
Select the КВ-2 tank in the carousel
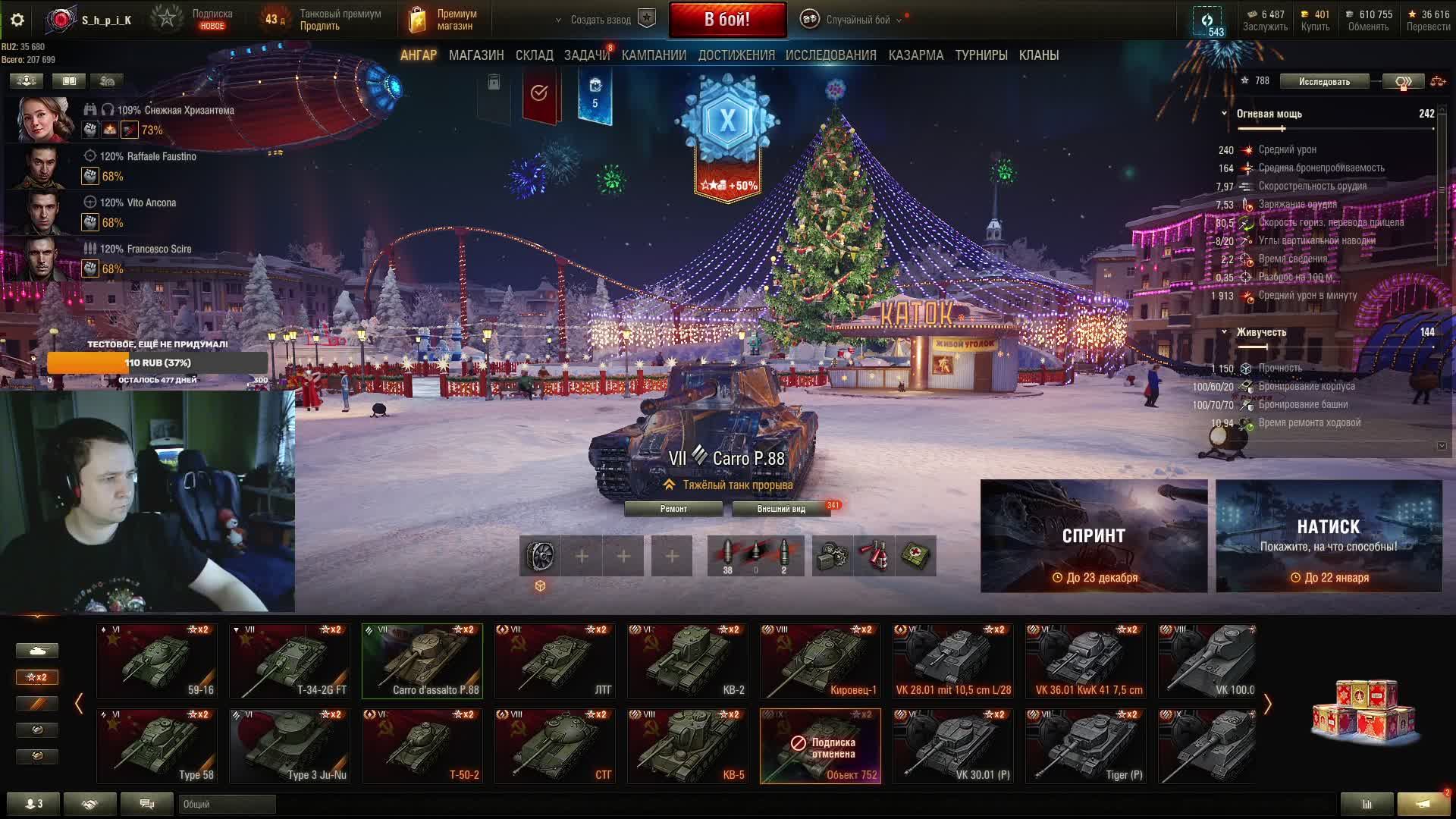coord(687,661)
